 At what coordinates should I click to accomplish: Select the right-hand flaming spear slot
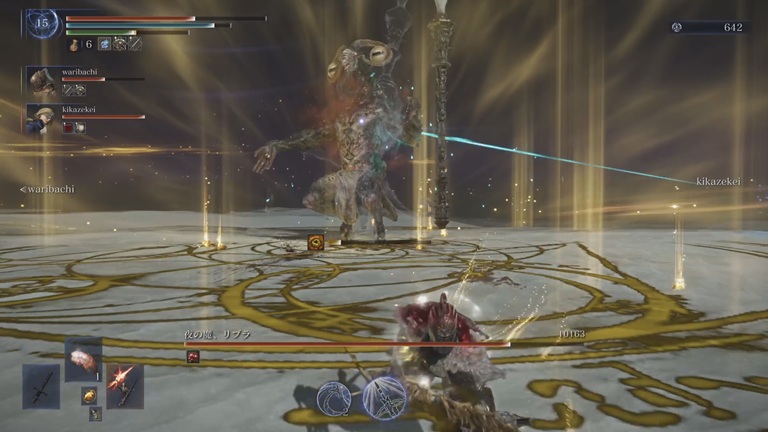click(x=125, y=385)
